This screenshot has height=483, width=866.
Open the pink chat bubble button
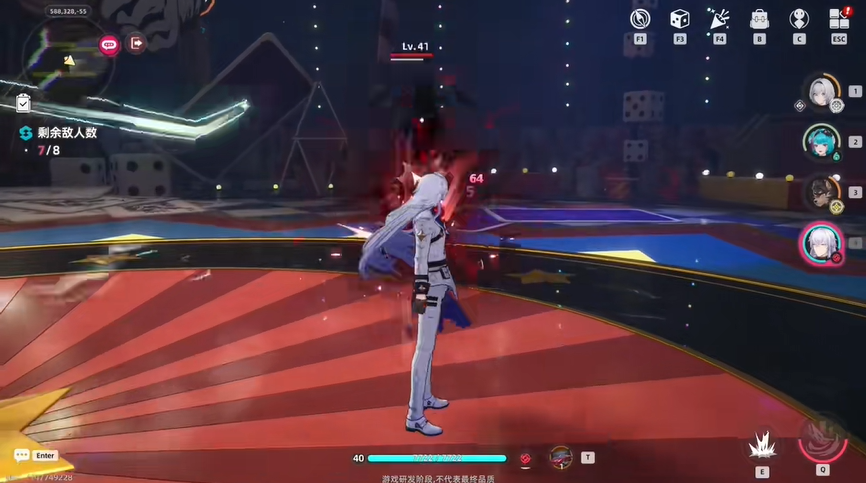[x=109, y=44]
